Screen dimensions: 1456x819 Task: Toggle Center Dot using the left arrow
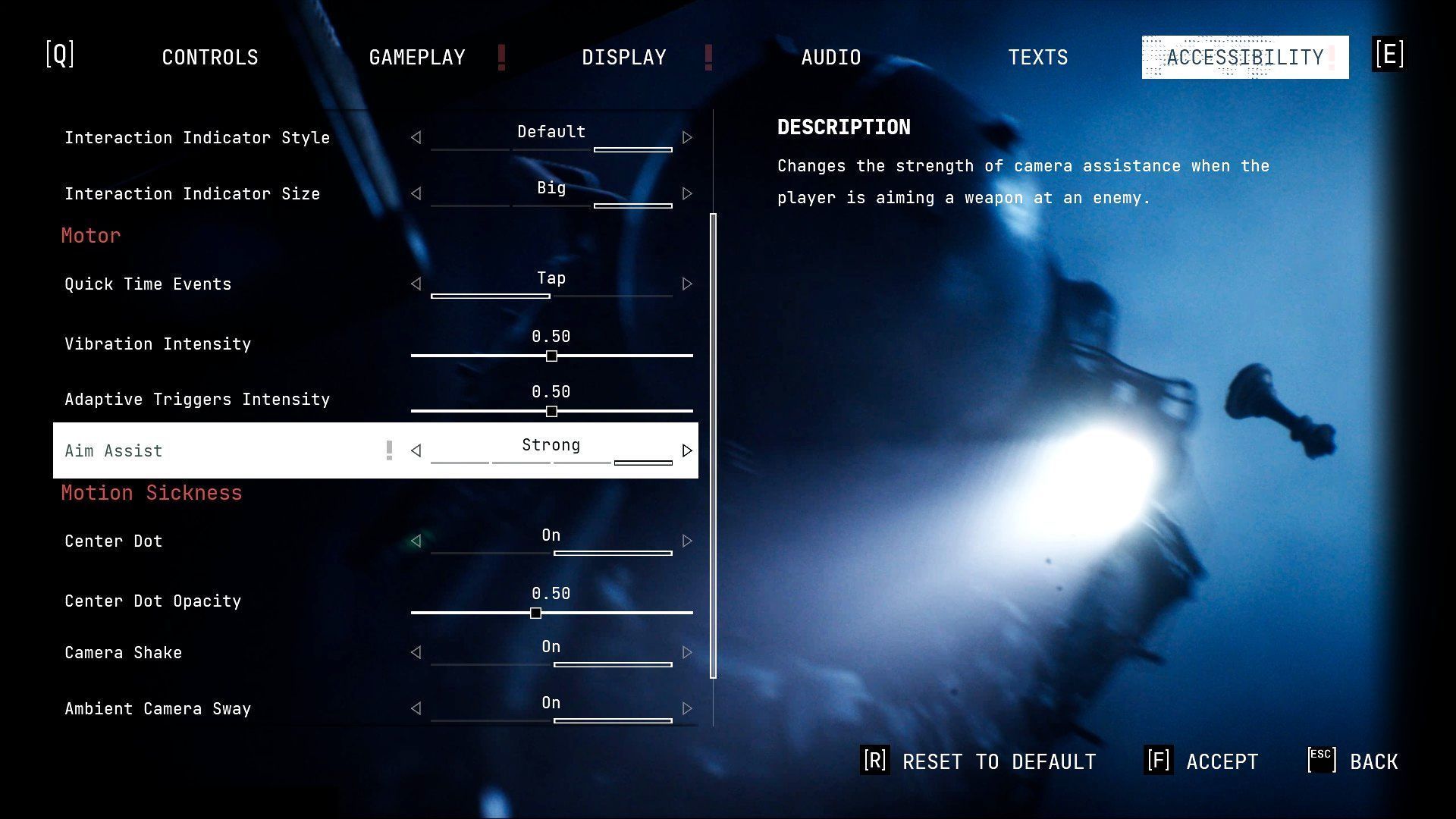(x=416, y=541)
